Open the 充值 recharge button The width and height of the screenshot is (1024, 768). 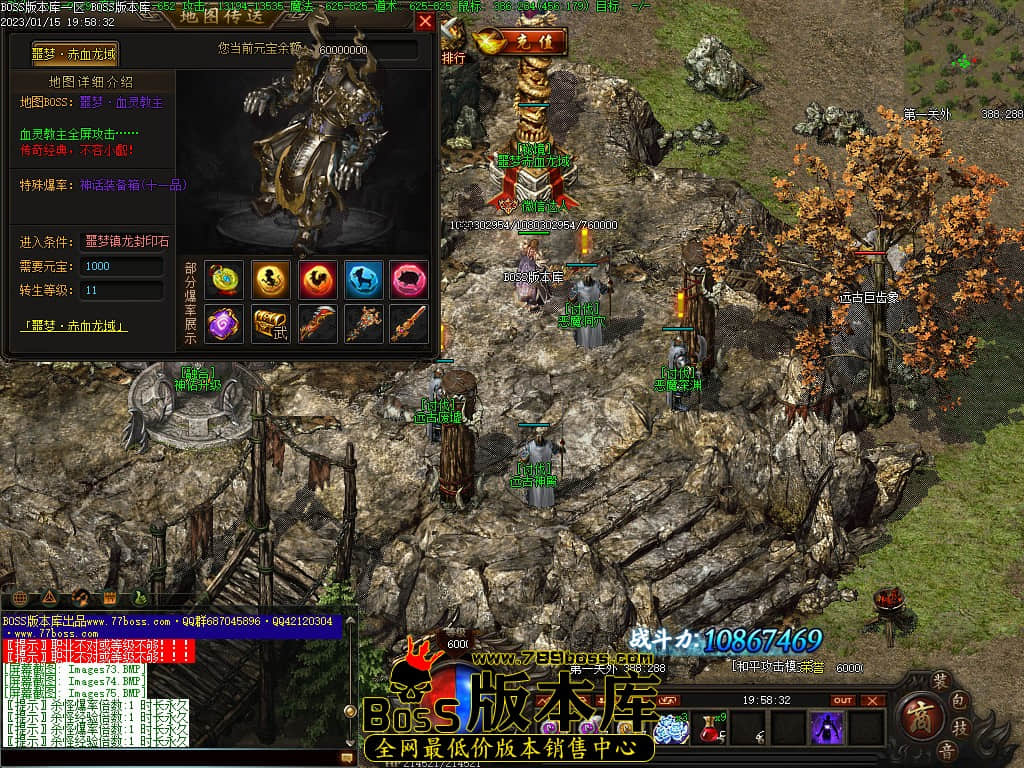pyautogui.click(x=521, y=42)
